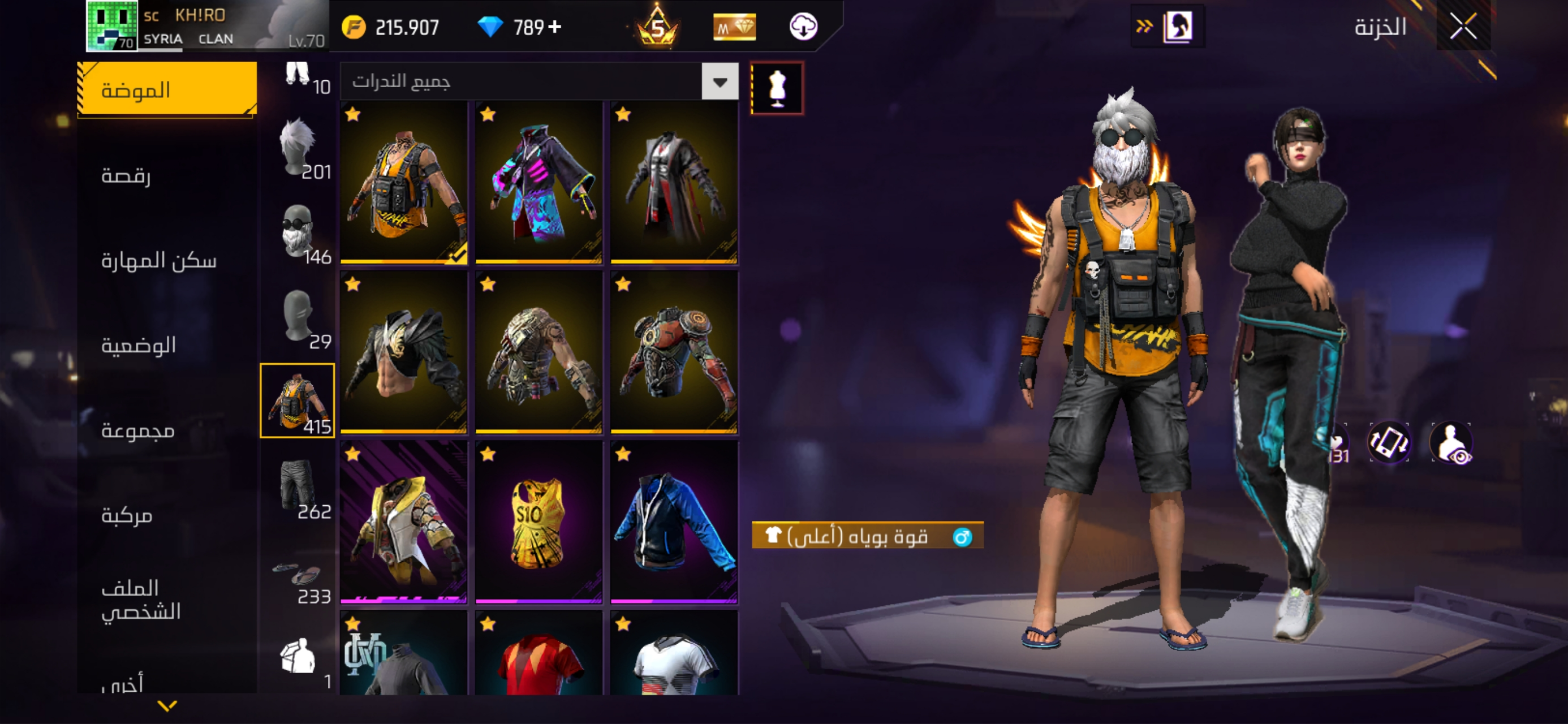Select the yellow S10 tank top
This screenshot has width=1568, height=724.
pos(538,523)
